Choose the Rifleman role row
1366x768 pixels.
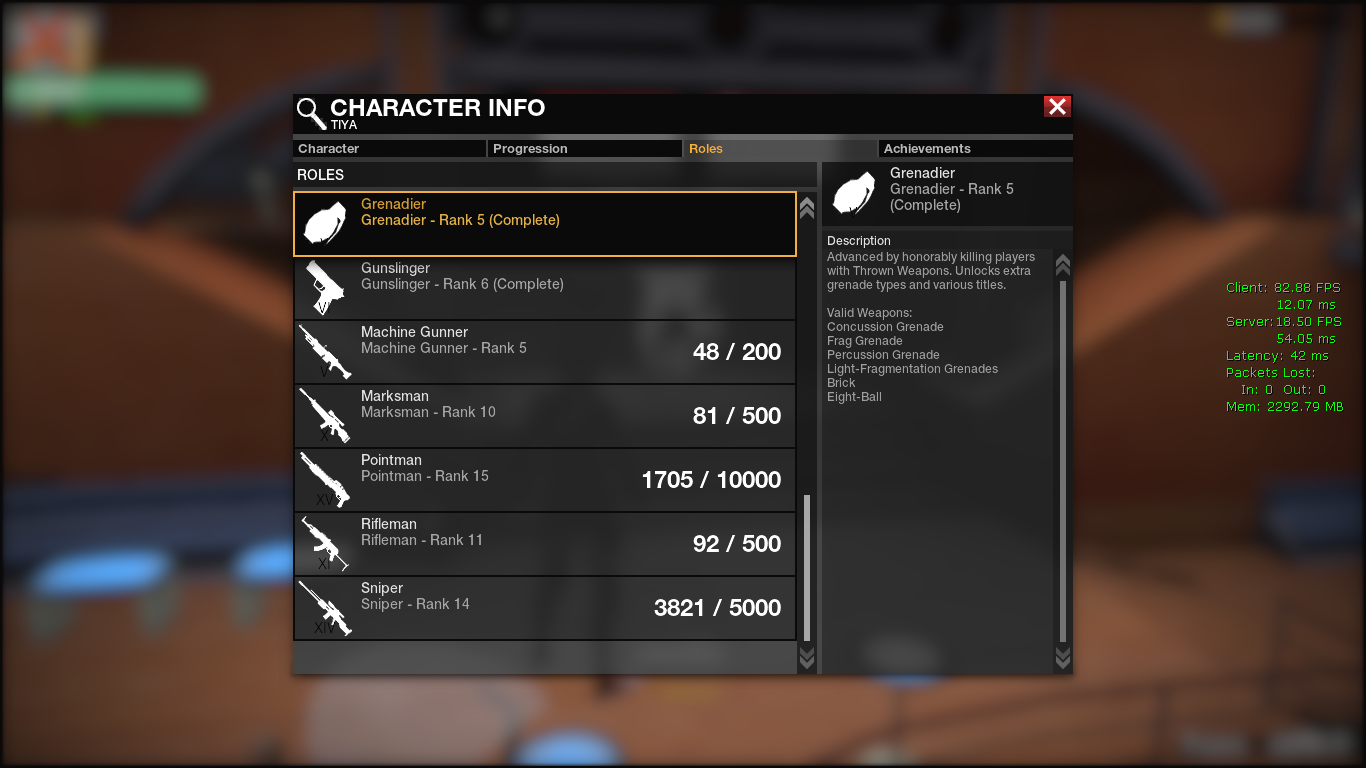pyautogui.click(x=545, y=544)
